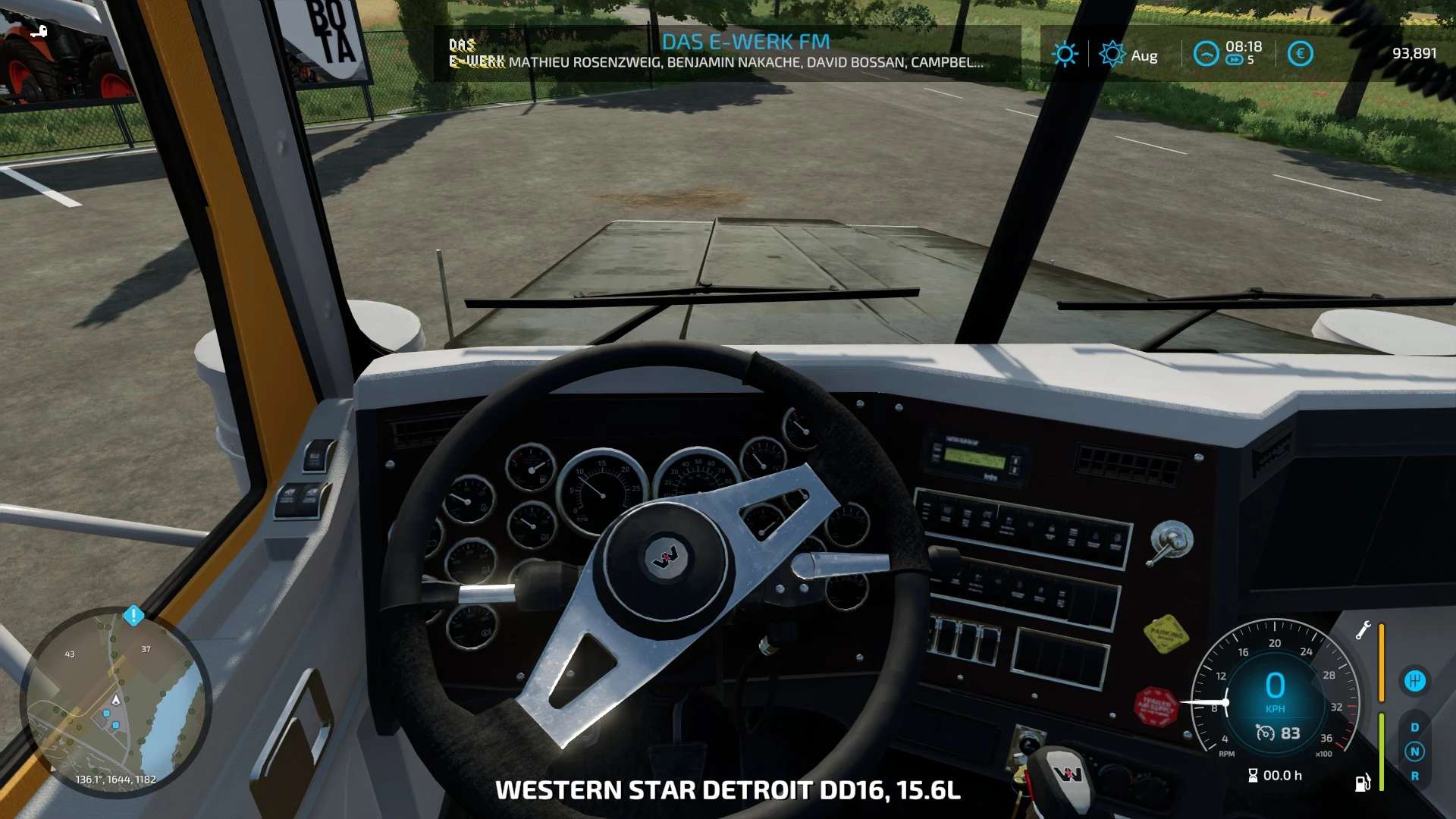The height and width of the screenshot is (819, 1456).
Task: Click the Das E-Werk FM radio banner
Action: [726, 52]
